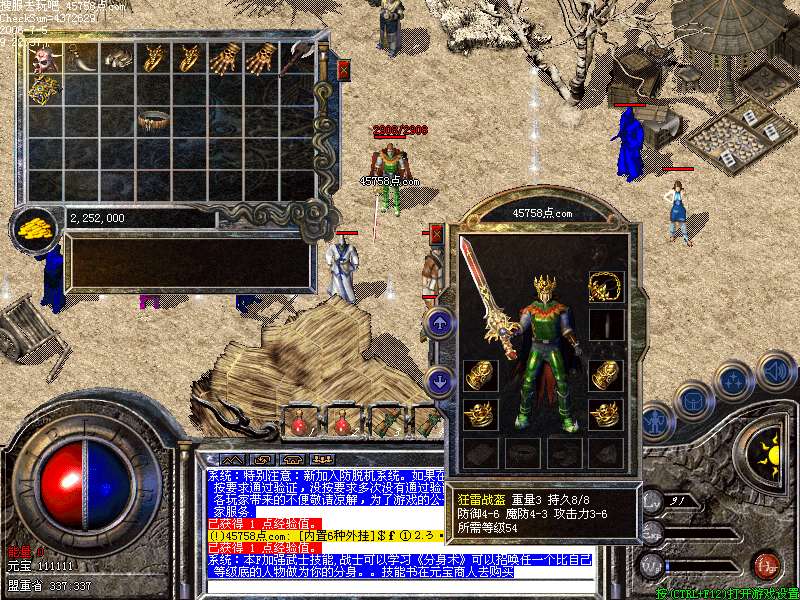Select the equipped gold necklace slot

tap(605, 286)
